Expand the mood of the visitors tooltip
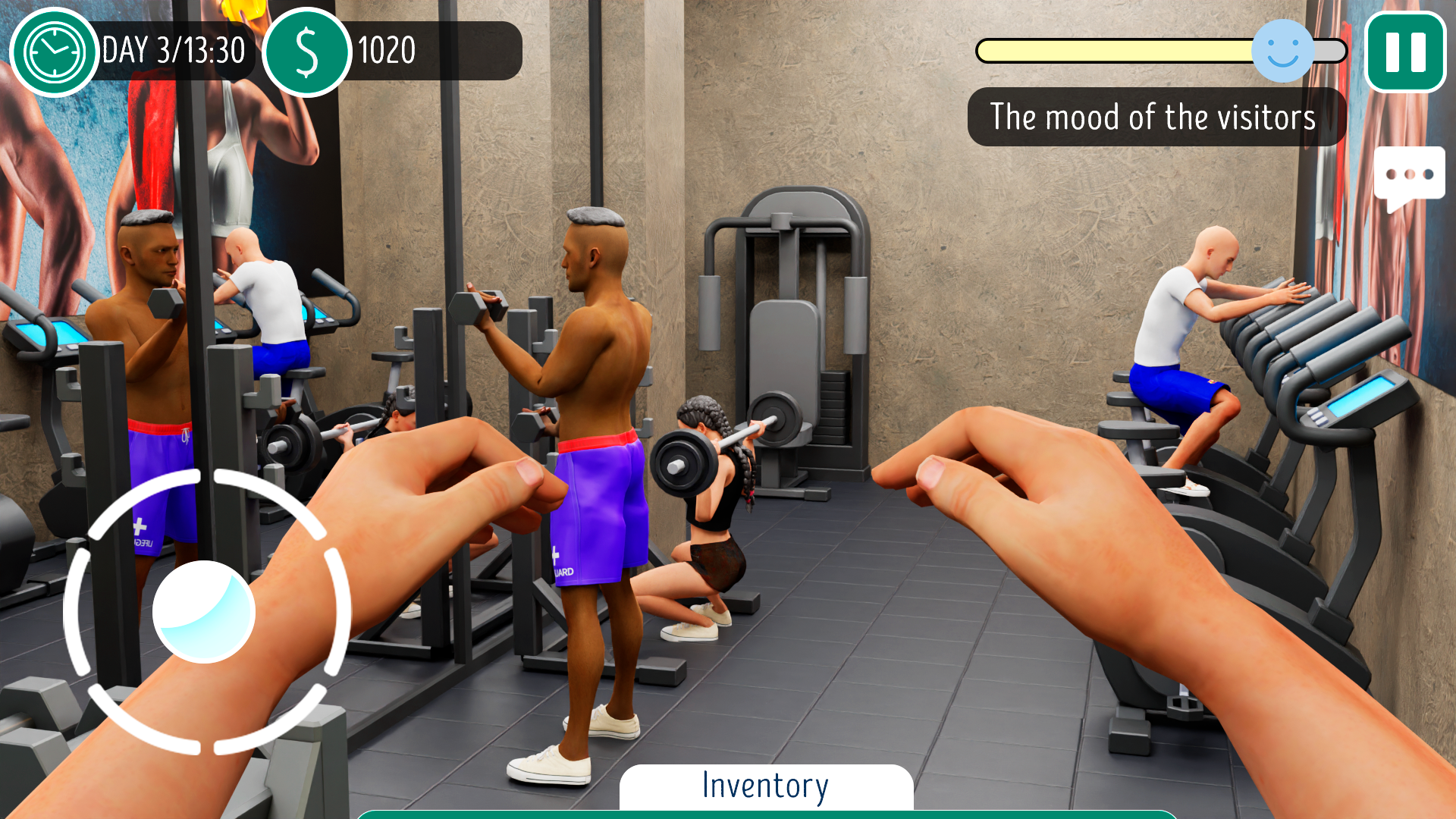Image resolution: width=1456 pixels, height=819 pixels. point(1154,117)
